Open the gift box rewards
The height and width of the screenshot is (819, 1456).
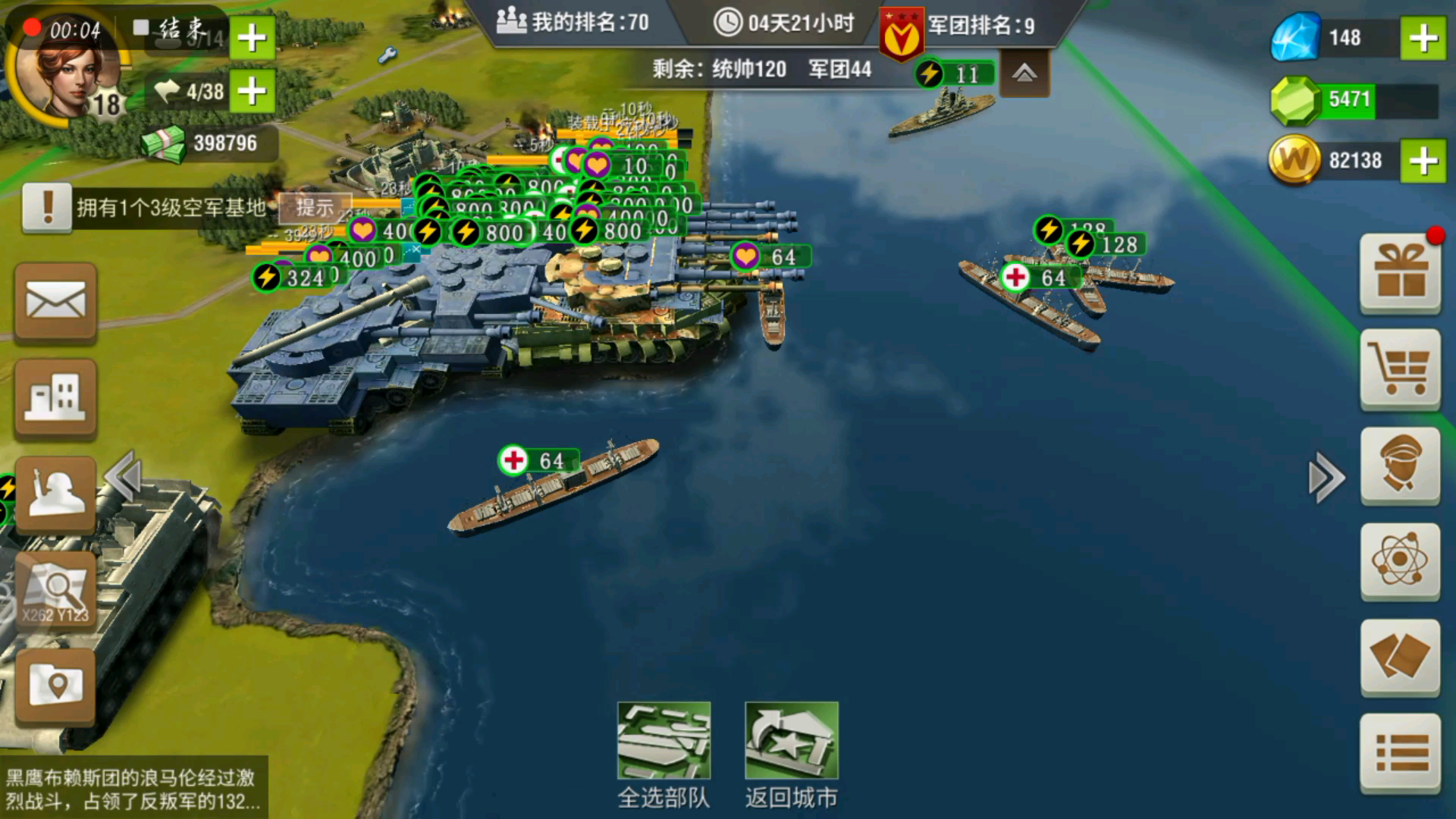point(1400,273)
